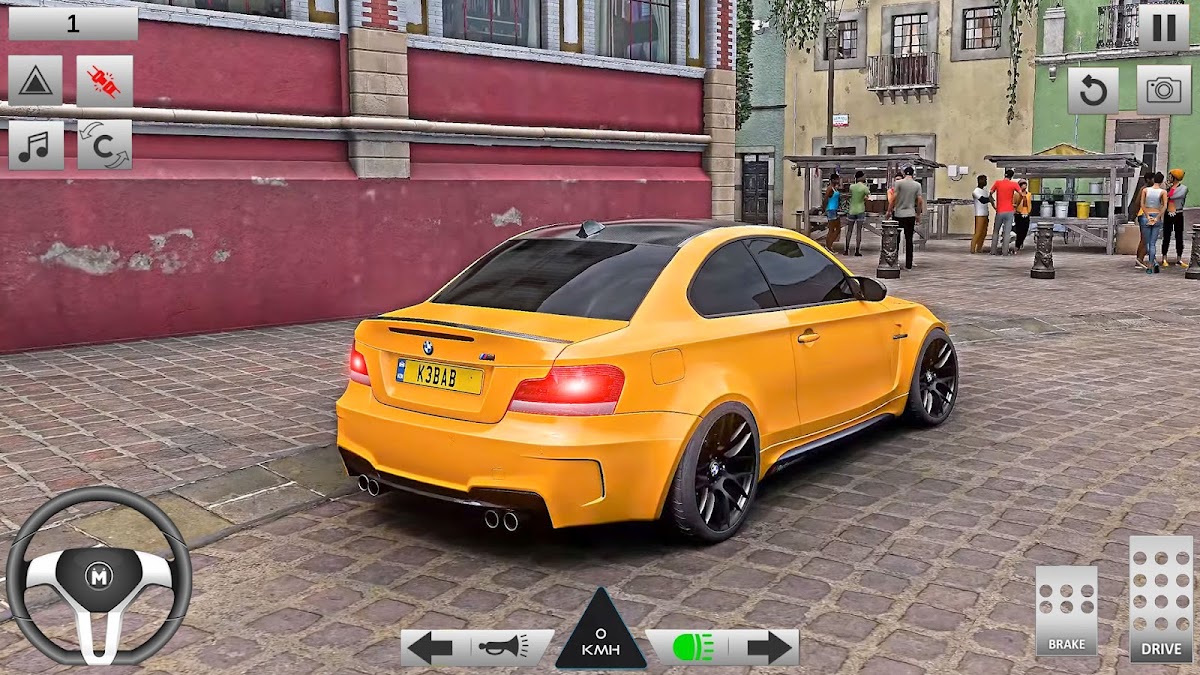Tap the camera view button
The height and width of the screenshot is (675, 1200).
pyautogui.click(x=1163, y=91)
